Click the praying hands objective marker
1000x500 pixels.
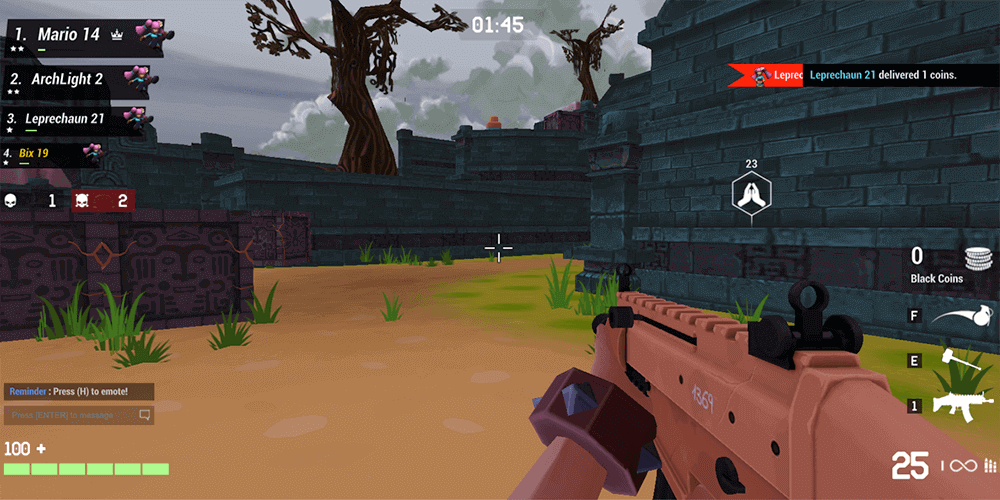pos(751,192)
